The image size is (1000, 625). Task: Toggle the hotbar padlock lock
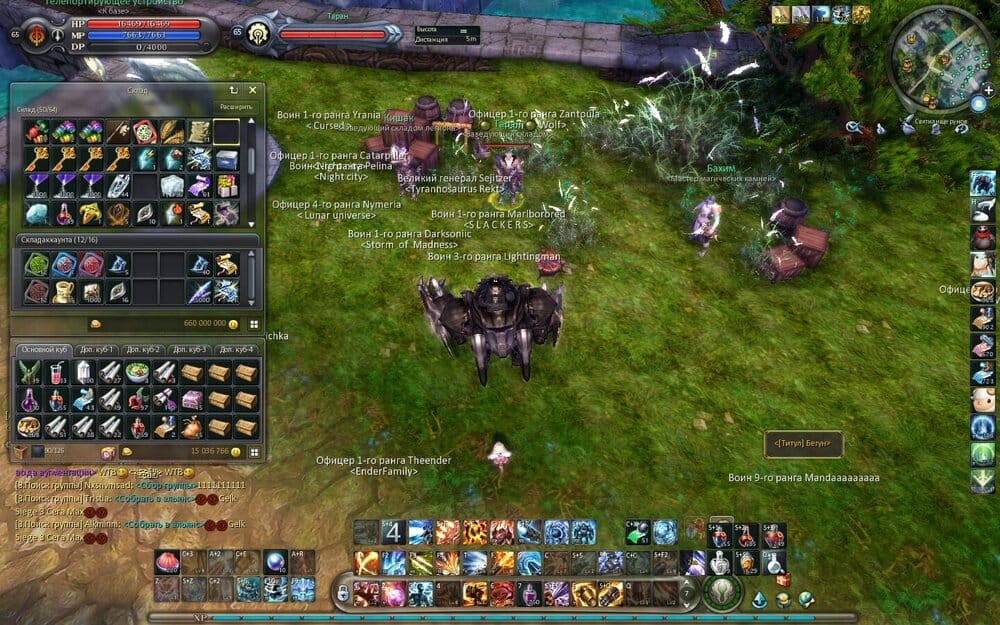[343, 592]
